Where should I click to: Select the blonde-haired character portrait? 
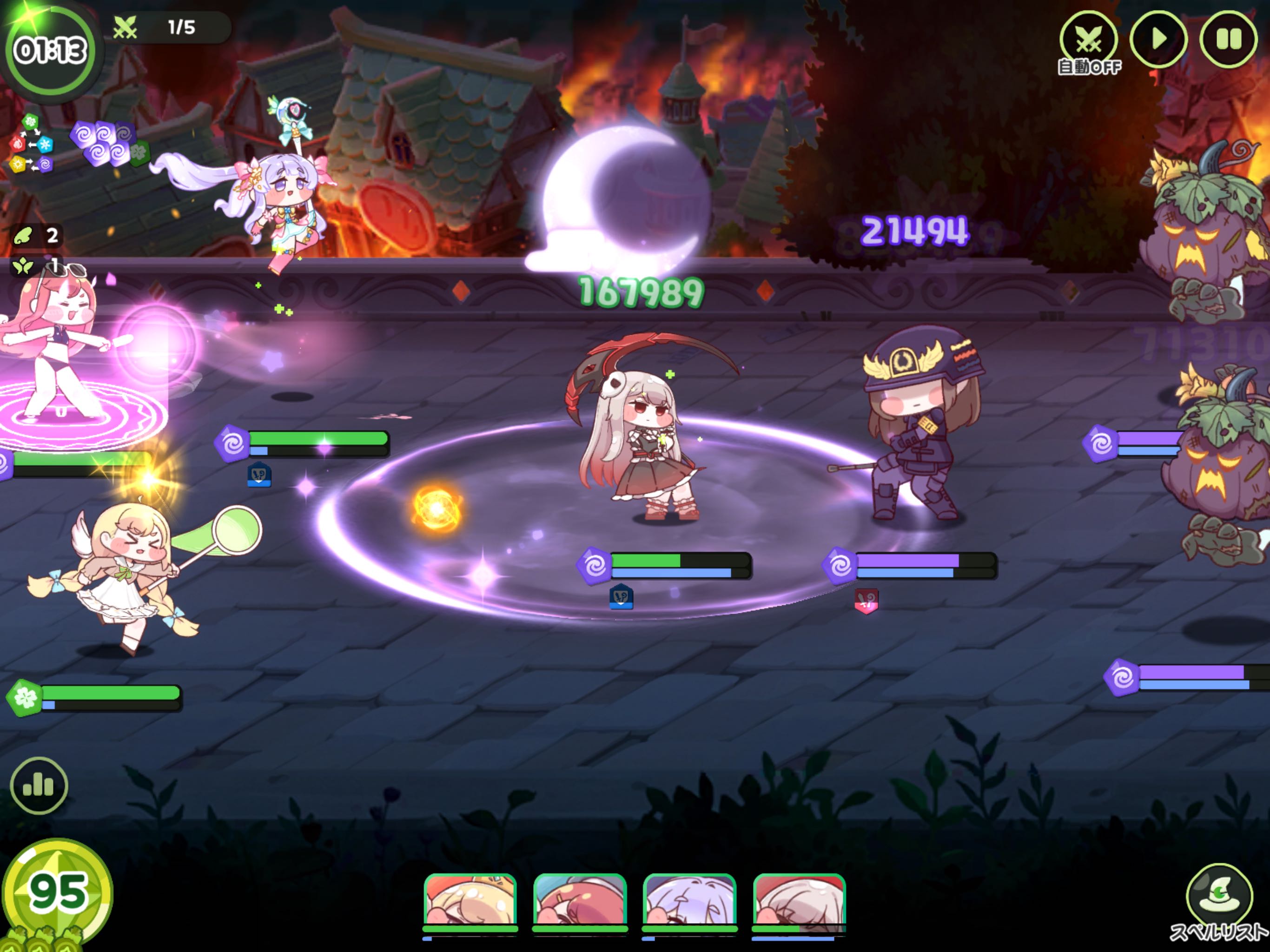[x=470, y=901]
